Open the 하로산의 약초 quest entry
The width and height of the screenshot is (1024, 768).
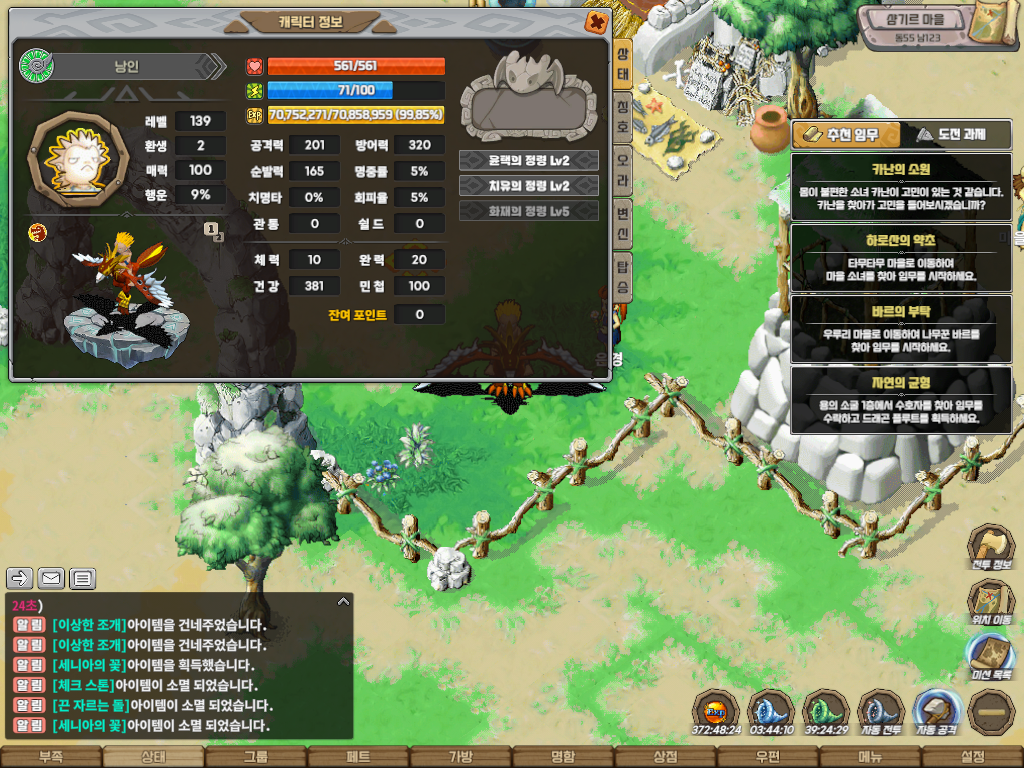coord(901,258)
